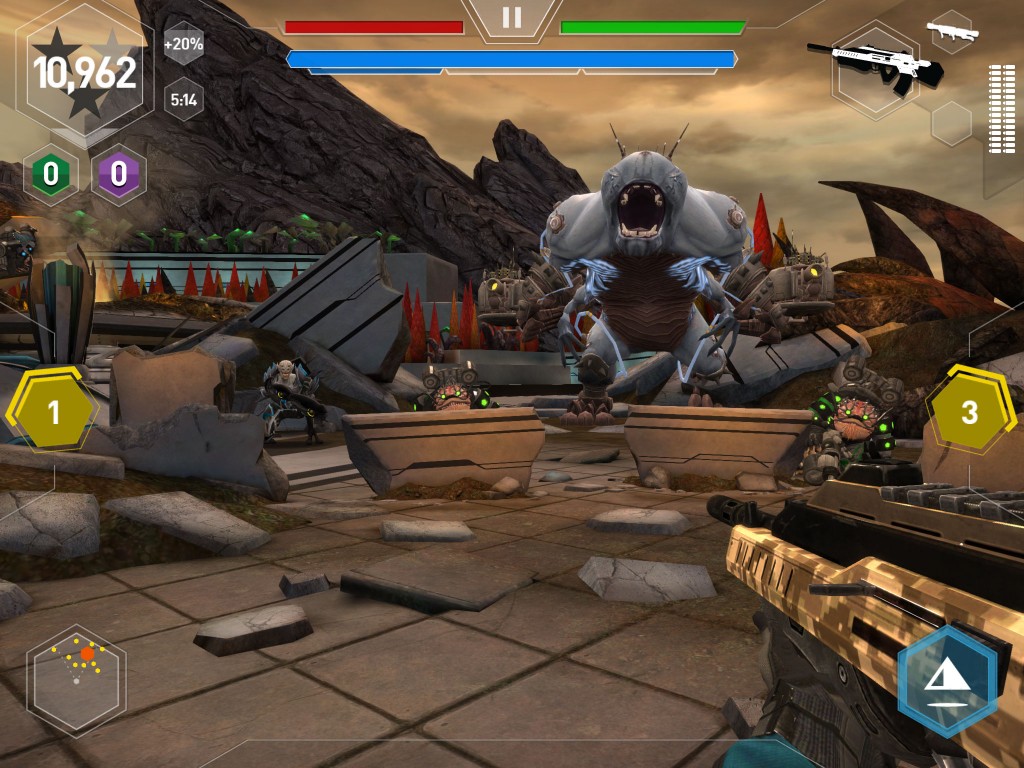The image size is (1024, 768).
Task: Tap the green hexagon counter
Action: (x=50, y=175)
